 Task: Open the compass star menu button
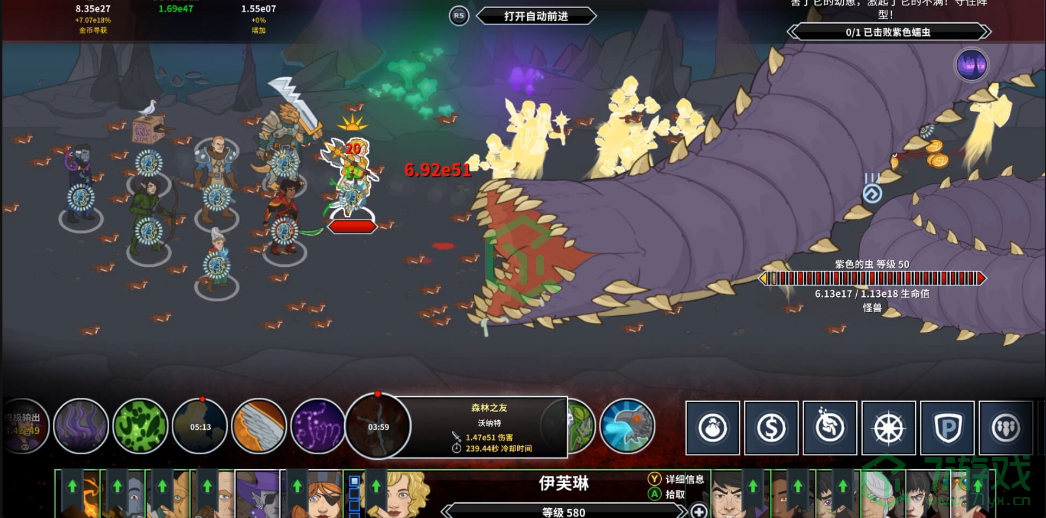coord(889,428)
